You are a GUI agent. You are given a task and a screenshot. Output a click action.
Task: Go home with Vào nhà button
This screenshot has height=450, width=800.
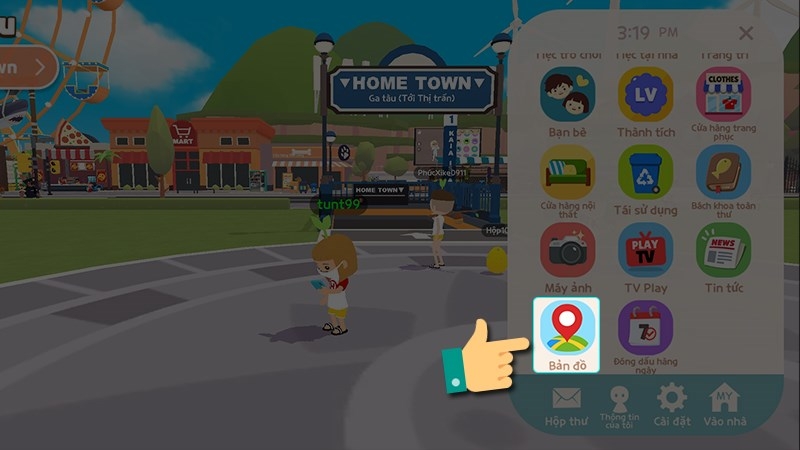725,405
